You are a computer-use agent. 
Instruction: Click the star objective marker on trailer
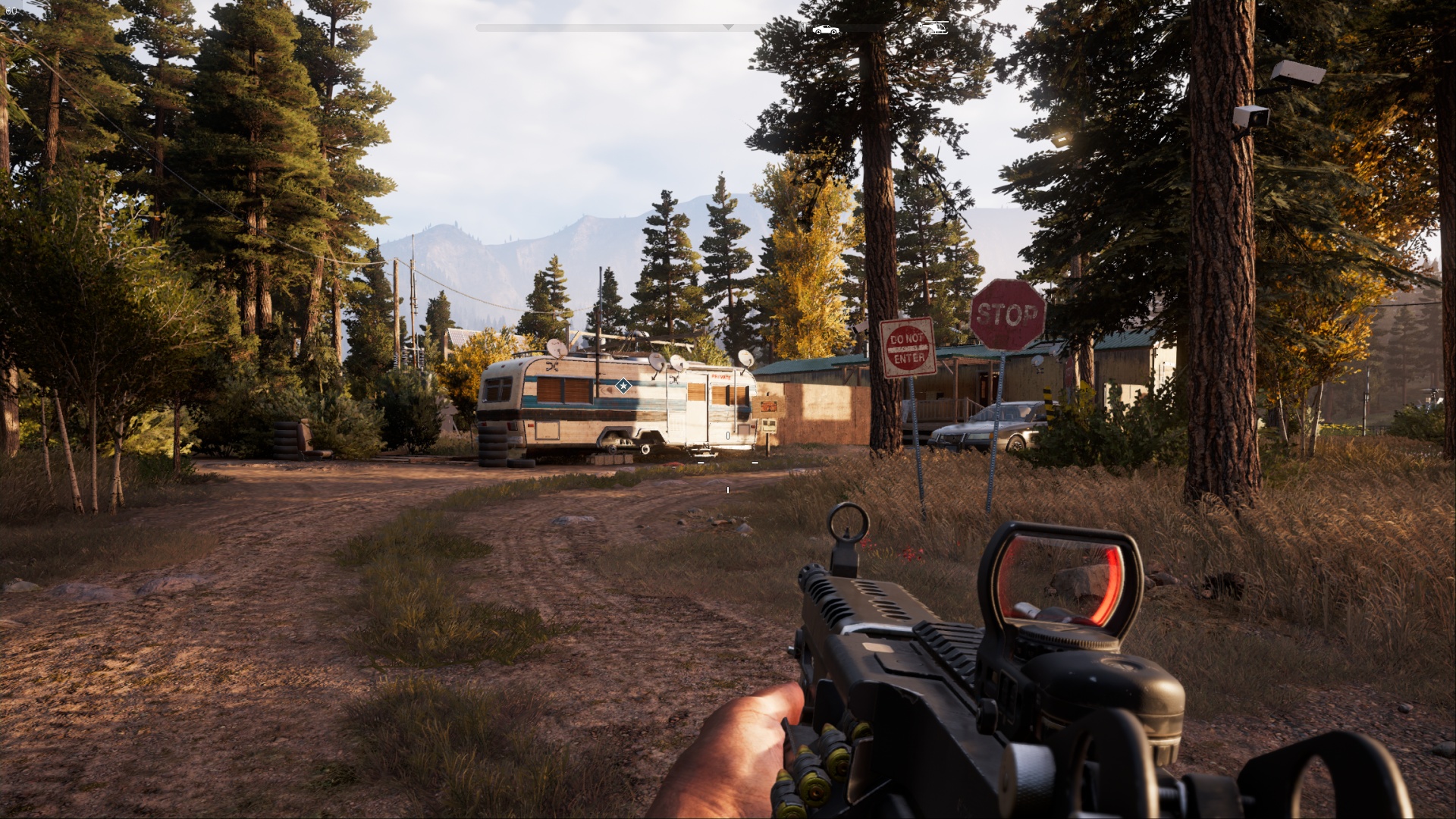coord(623,386)
